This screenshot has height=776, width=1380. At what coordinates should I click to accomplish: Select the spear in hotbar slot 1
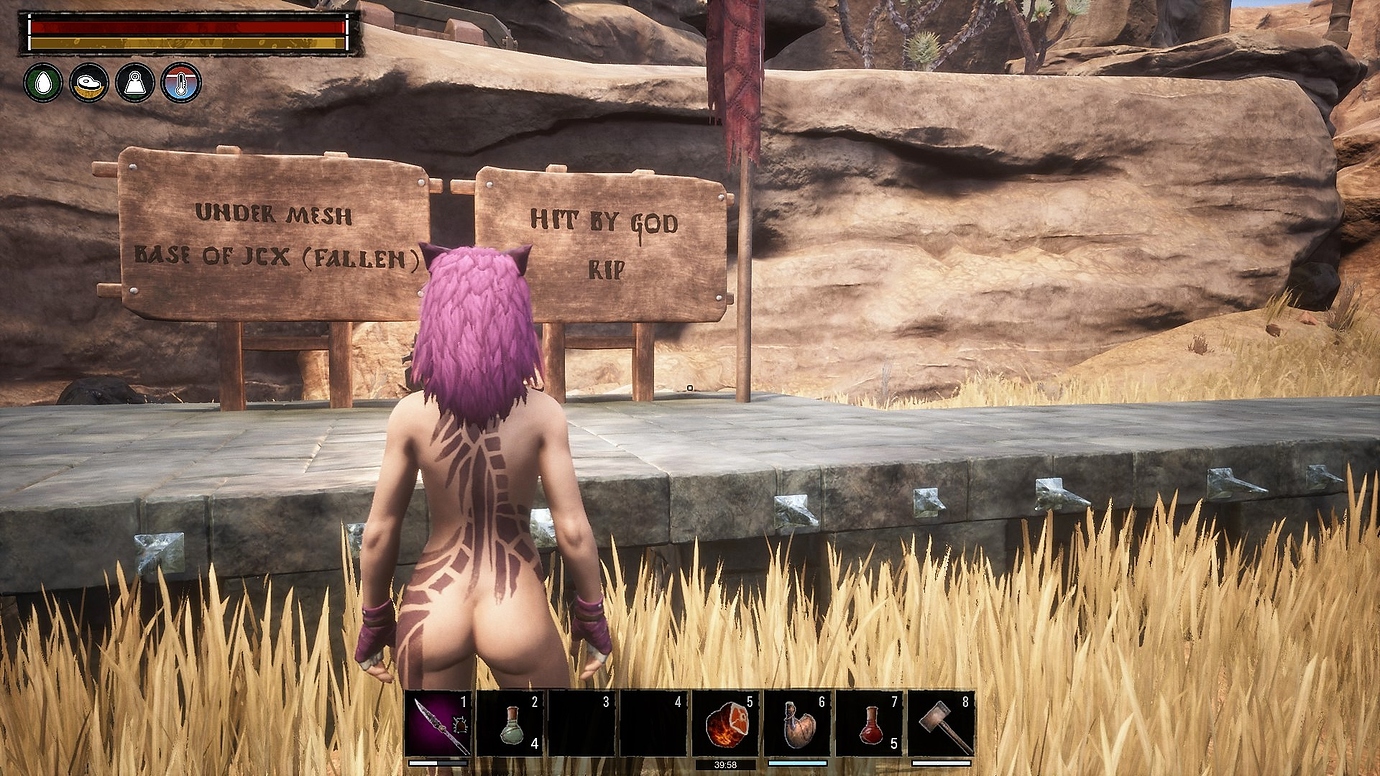coord(438,723)
